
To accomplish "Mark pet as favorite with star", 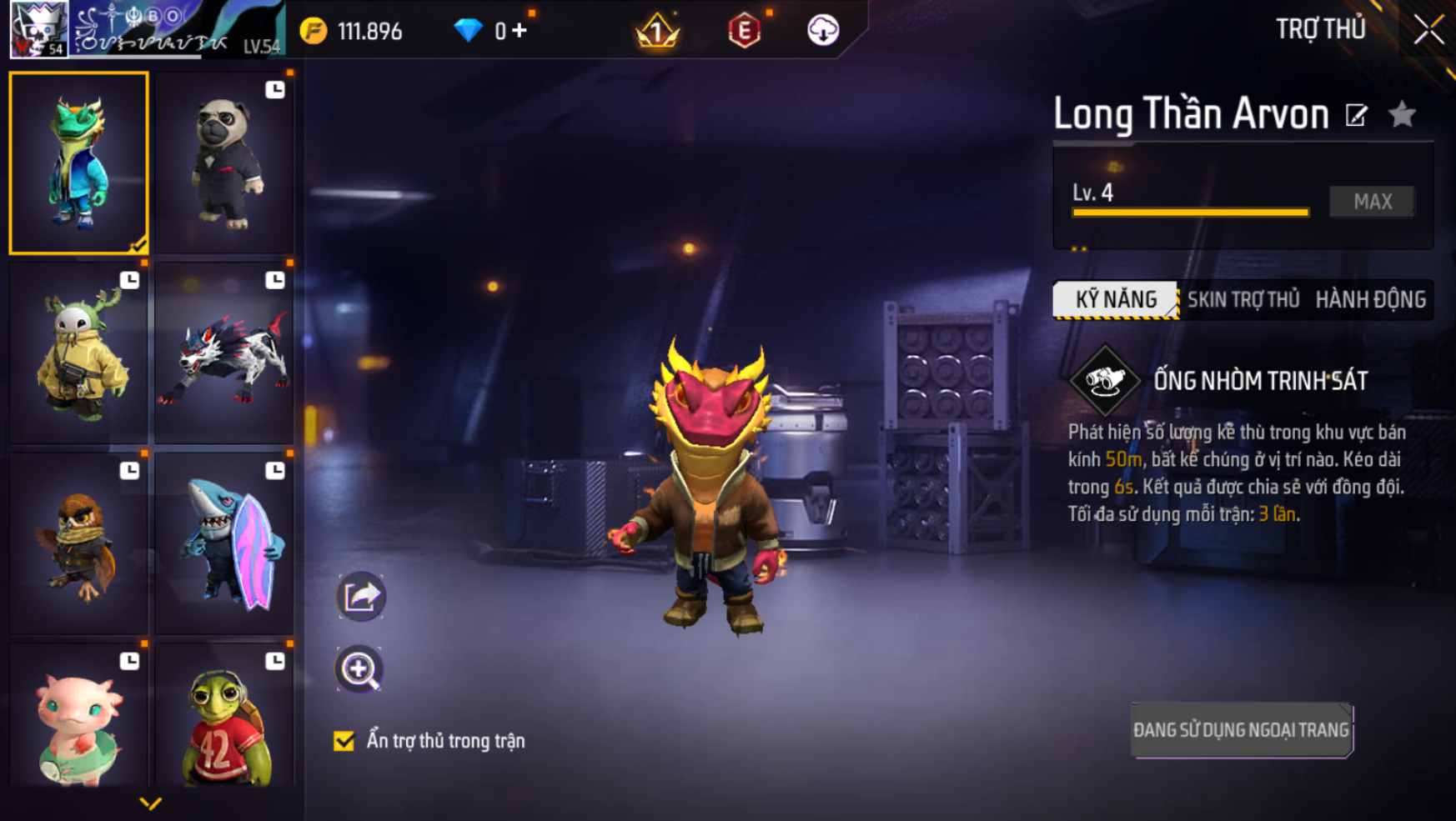I will coord(1403,114).
